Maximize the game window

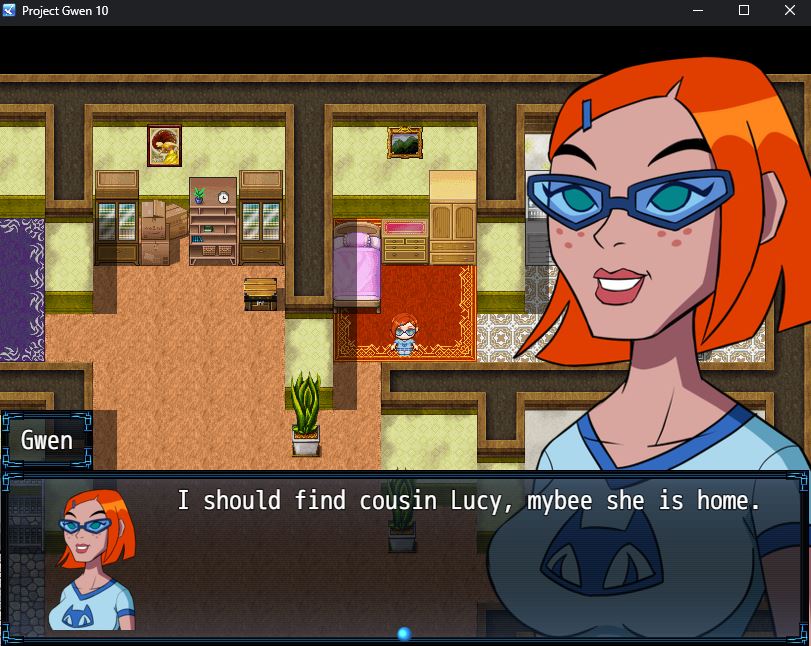(743, 11)
